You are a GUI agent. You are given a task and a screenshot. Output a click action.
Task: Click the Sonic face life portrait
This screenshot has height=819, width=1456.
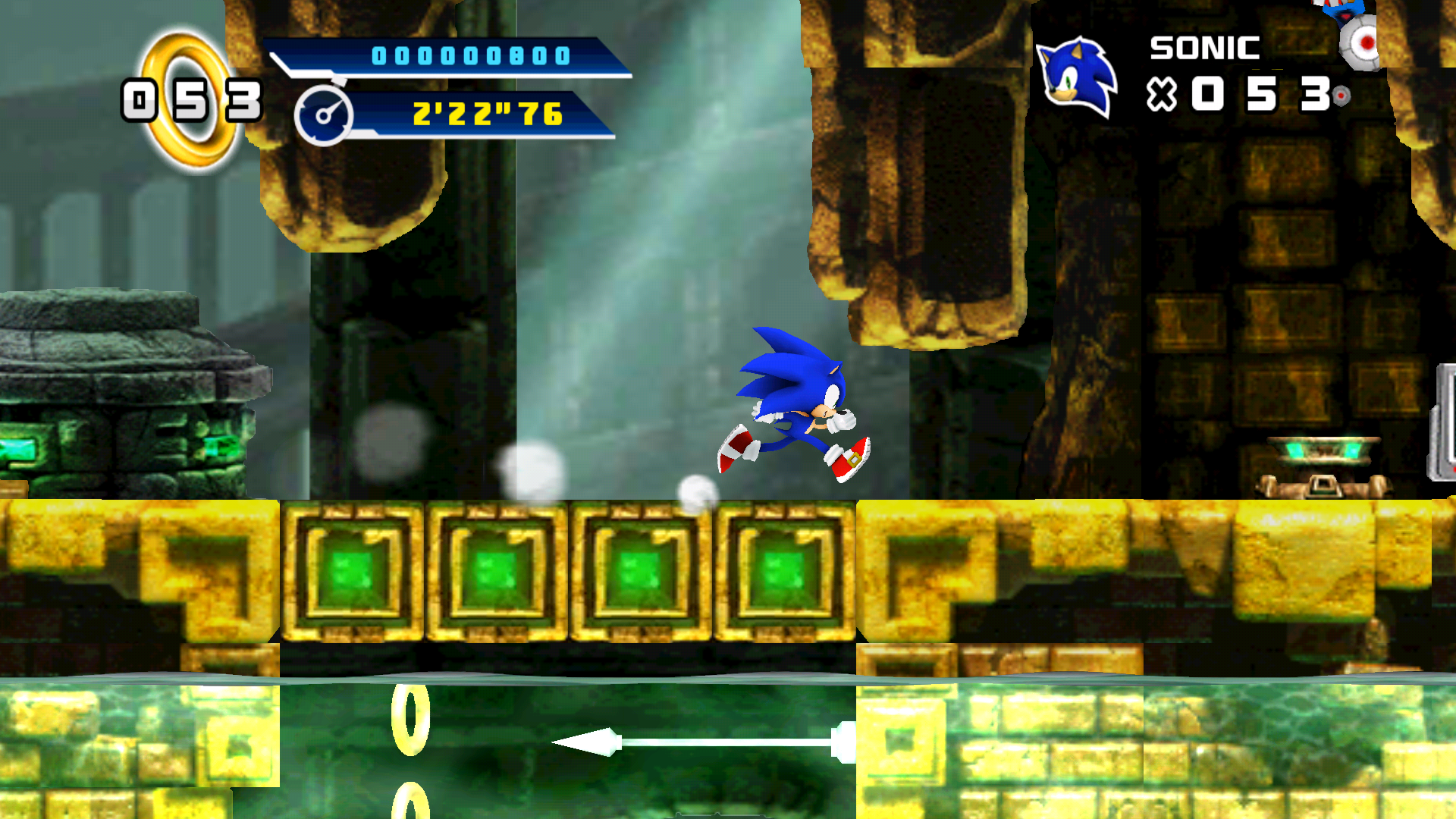point(1077,76)
